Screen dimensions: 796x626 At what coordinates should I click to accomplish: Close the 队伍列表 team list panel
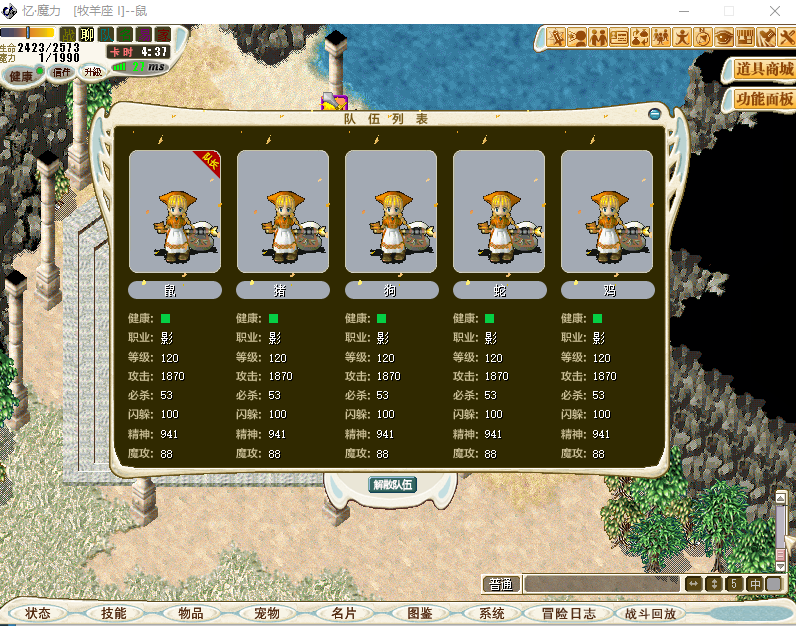(655, 114)
